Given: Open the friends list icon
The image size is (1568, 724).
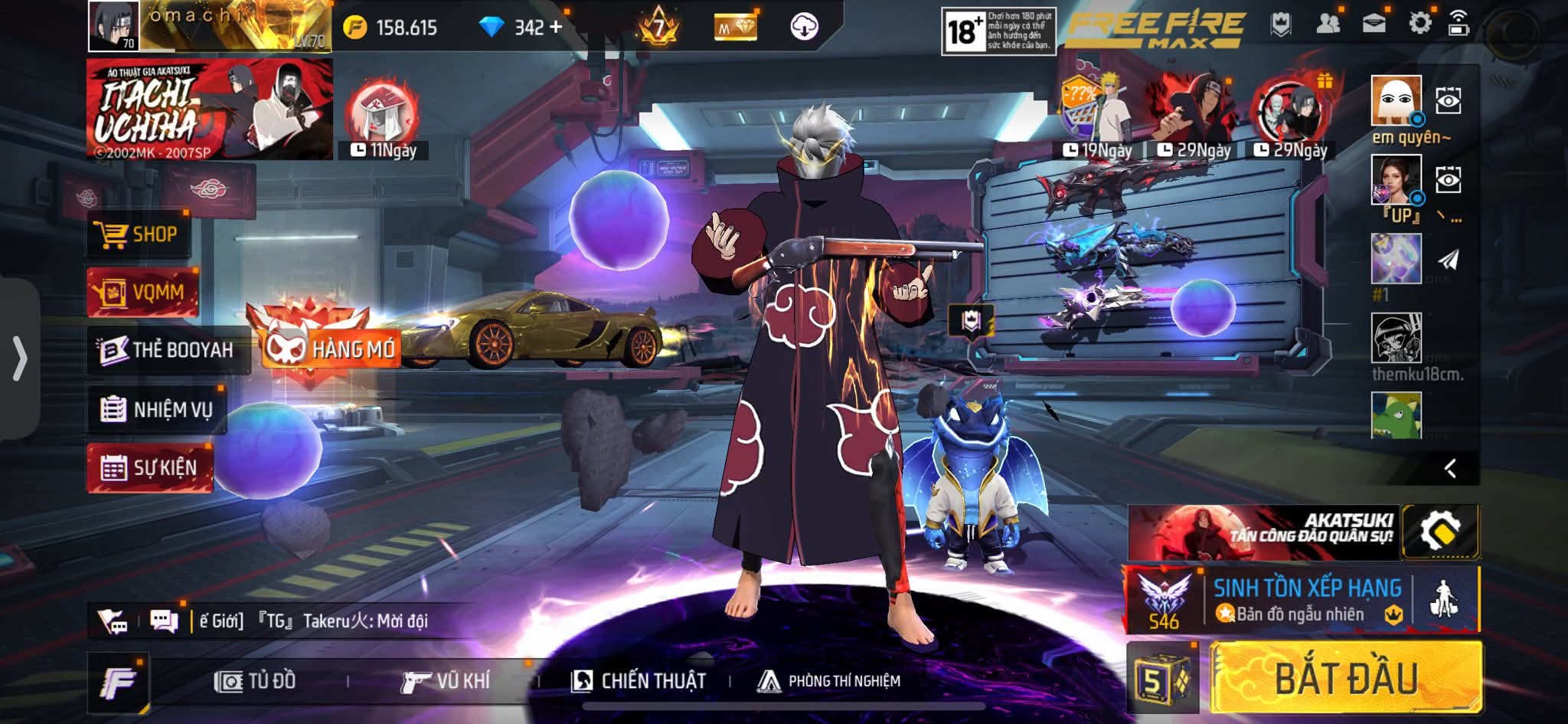Looking at the screenshot, I should 1328,24.
